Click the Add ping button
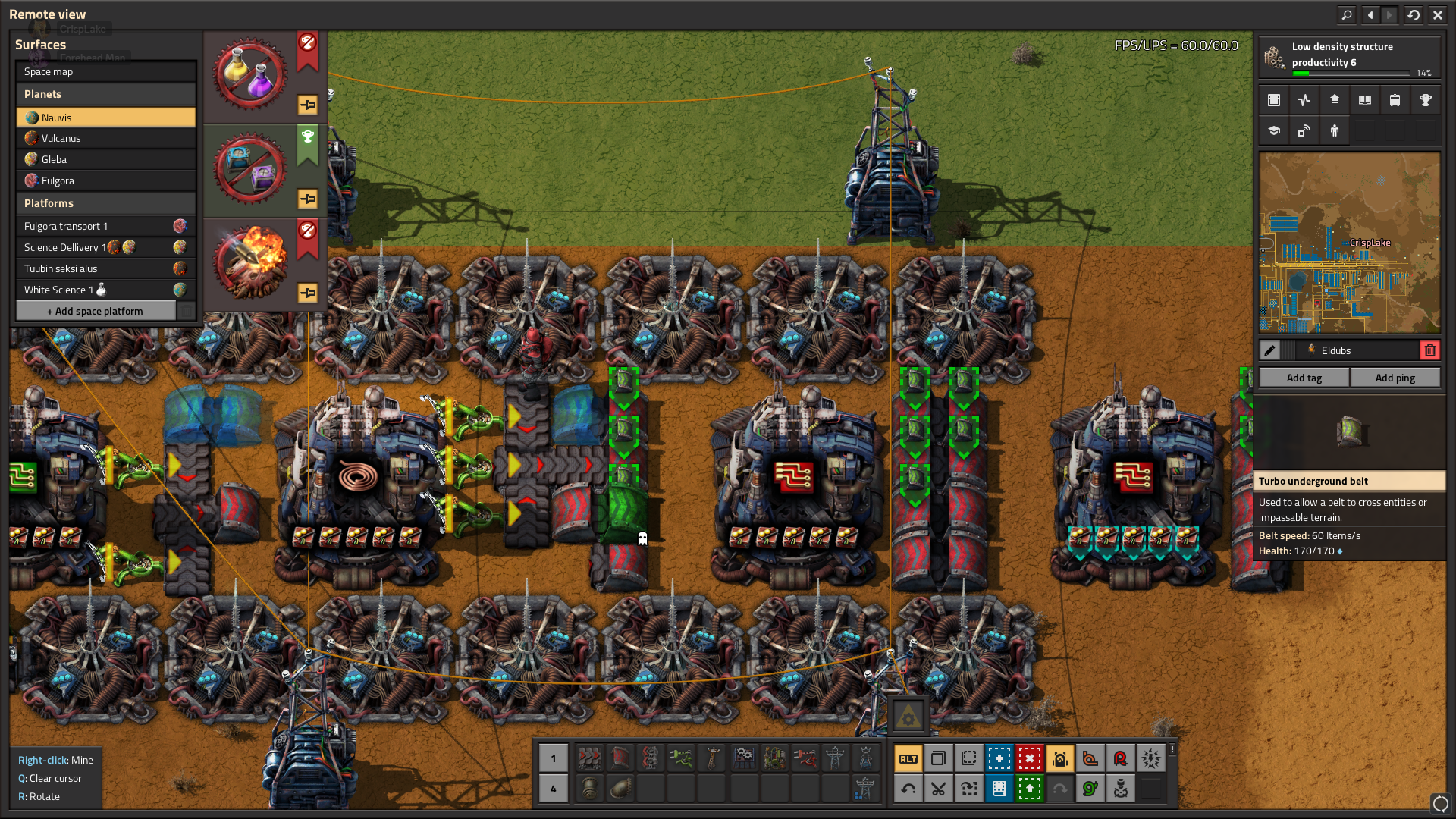Viewport: 1456px width, 819px height. (x=1395, y=378)
